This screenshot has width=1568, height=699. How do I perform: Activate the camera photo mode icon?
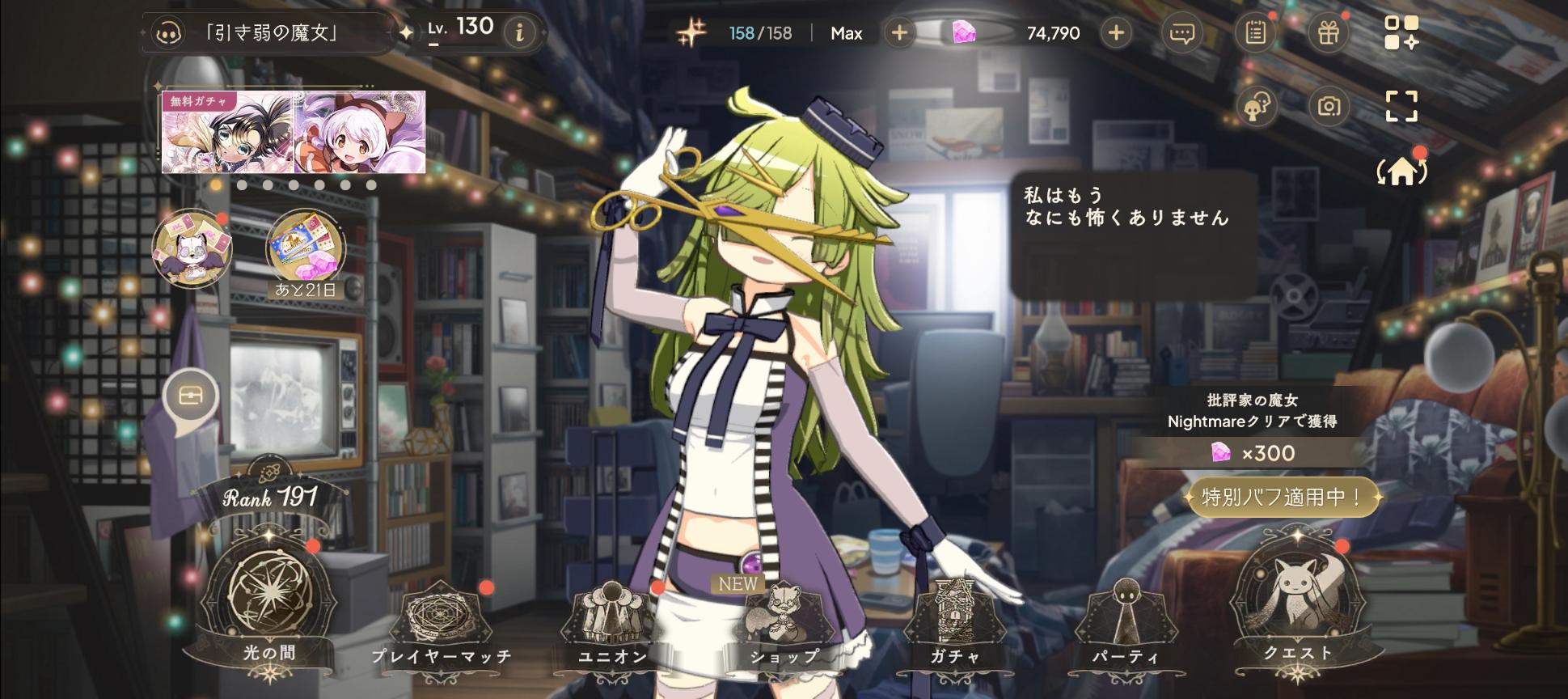coord(1329,106)
